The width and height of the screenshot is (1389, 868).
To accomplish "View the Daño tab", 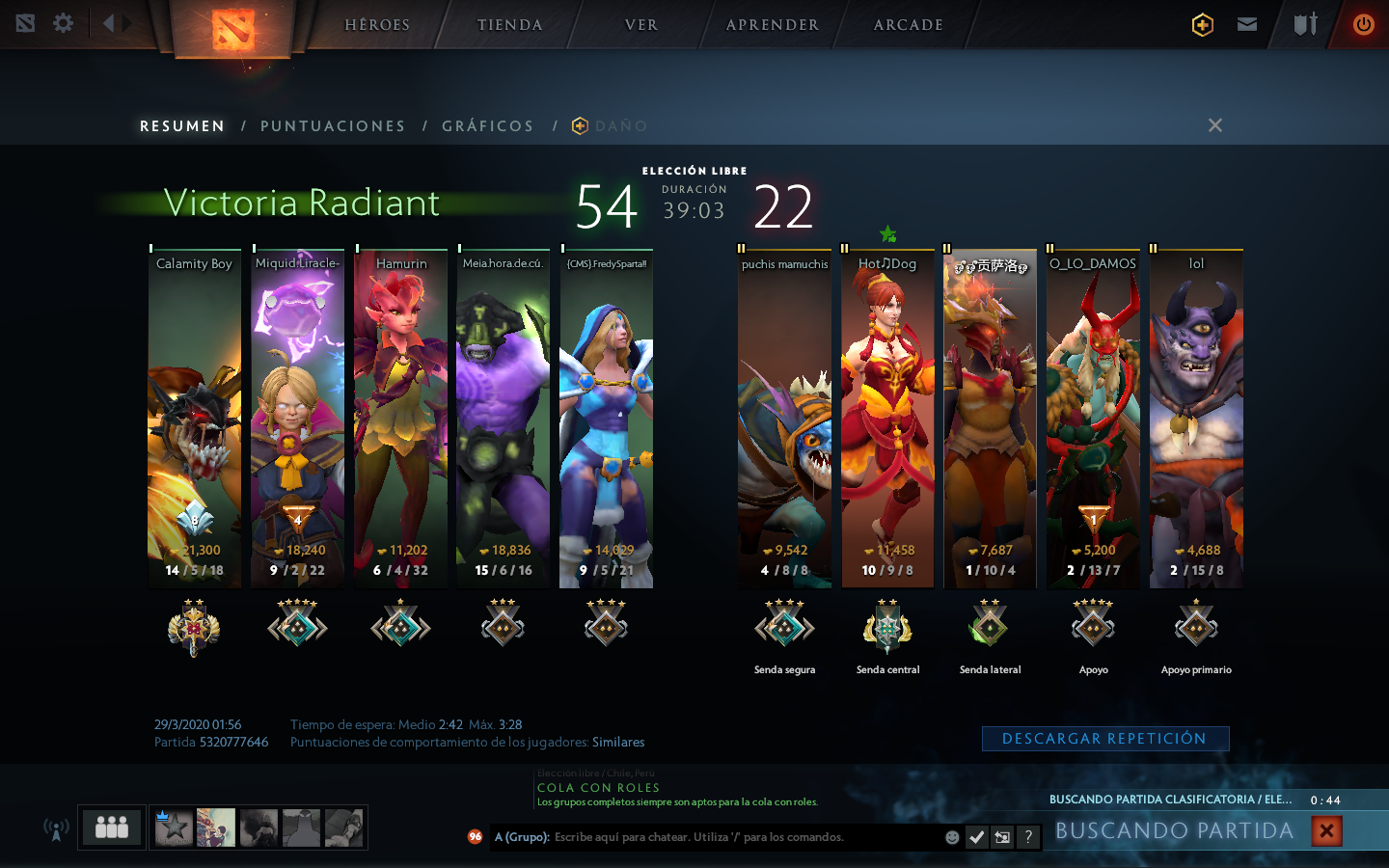I will pyautogui.click(x=620, y=126).
